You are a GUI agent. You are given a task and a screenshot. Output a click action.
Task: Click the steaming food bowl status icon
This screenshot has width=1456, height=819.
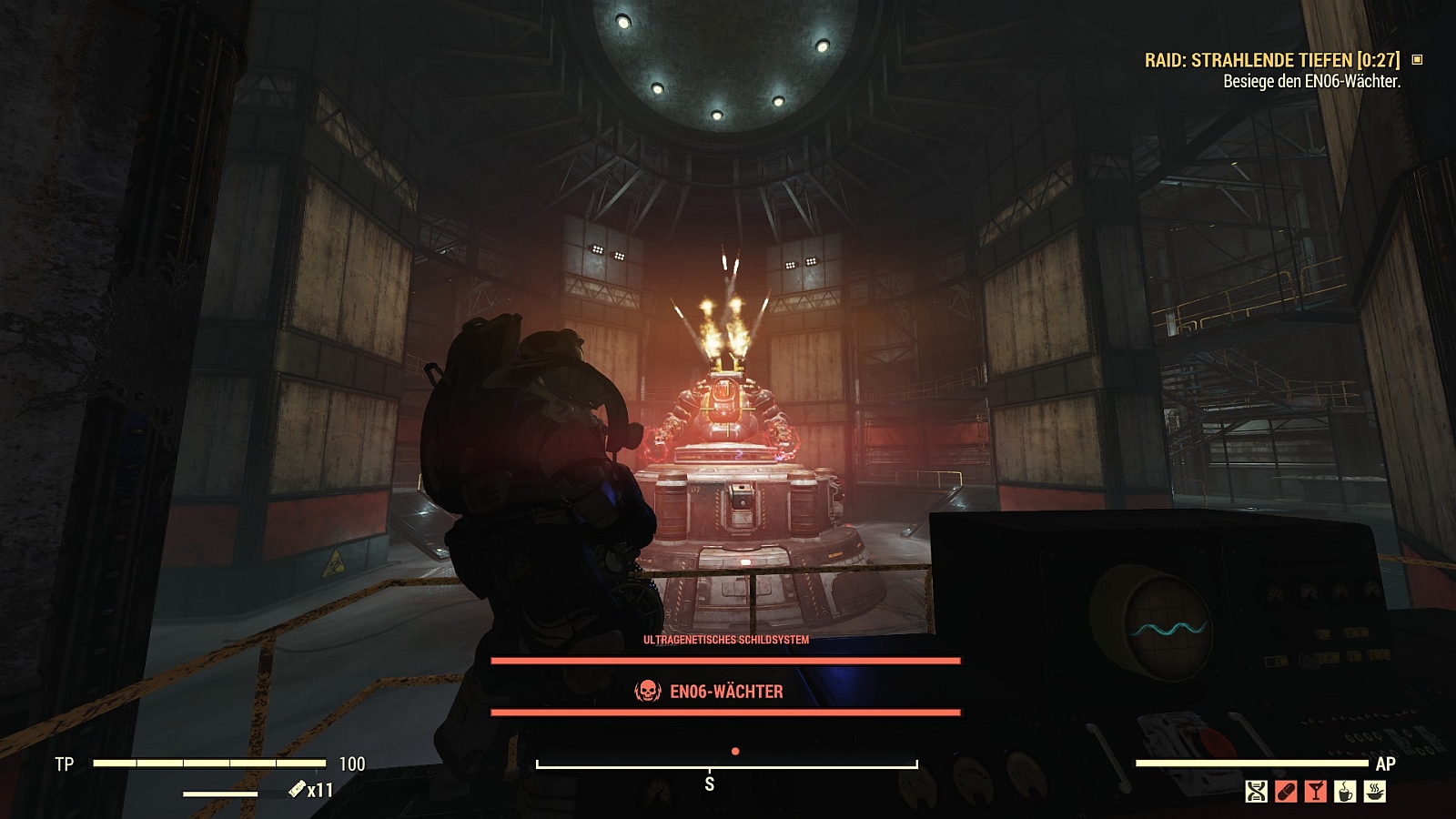click(x=1375, y=791)
